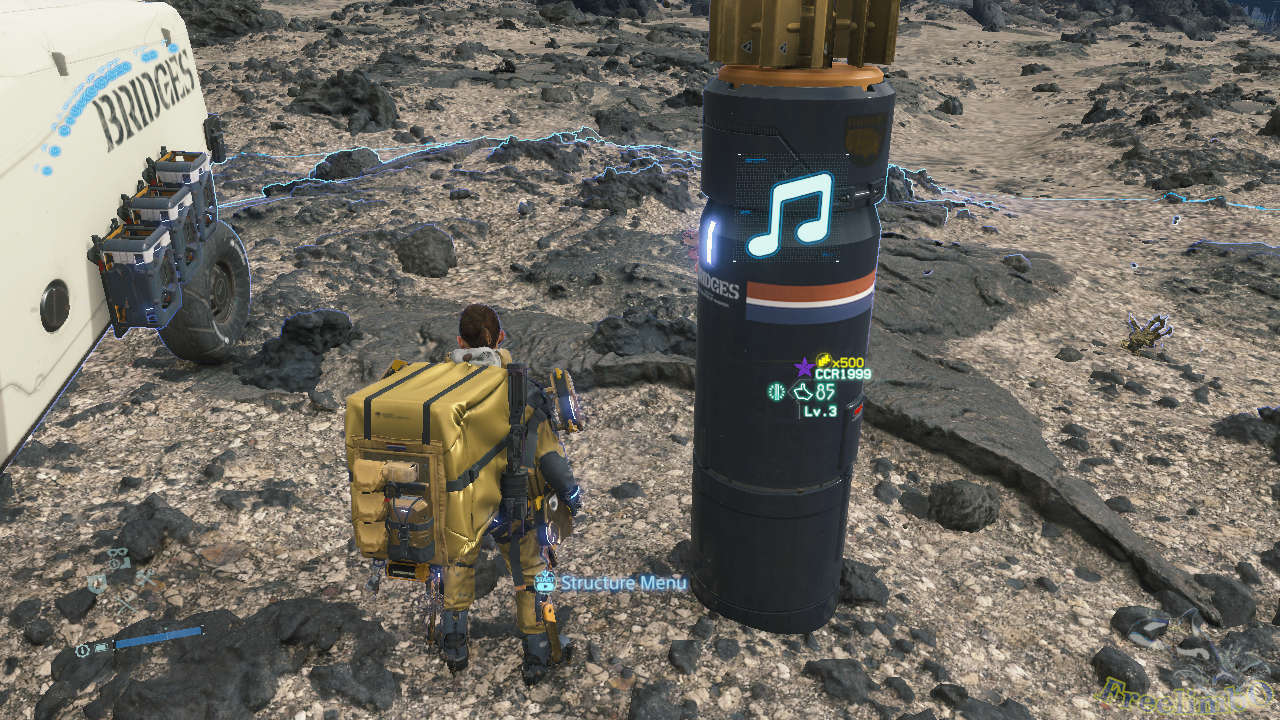Select the thumbs-up icon next to 85
This screenshot has width=1280, height=720.
pyautogui.click(x=803, y=392)
